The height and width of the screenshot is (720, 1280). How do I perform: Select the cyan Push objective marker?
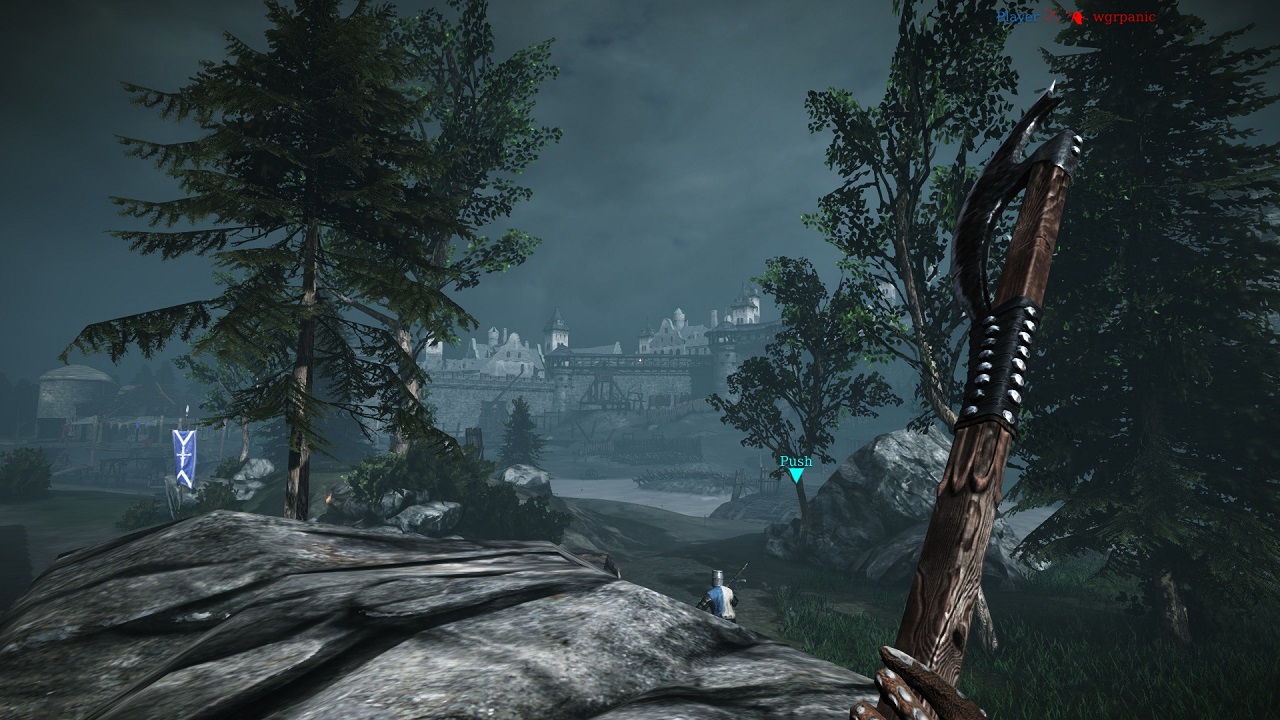point(796,474)
